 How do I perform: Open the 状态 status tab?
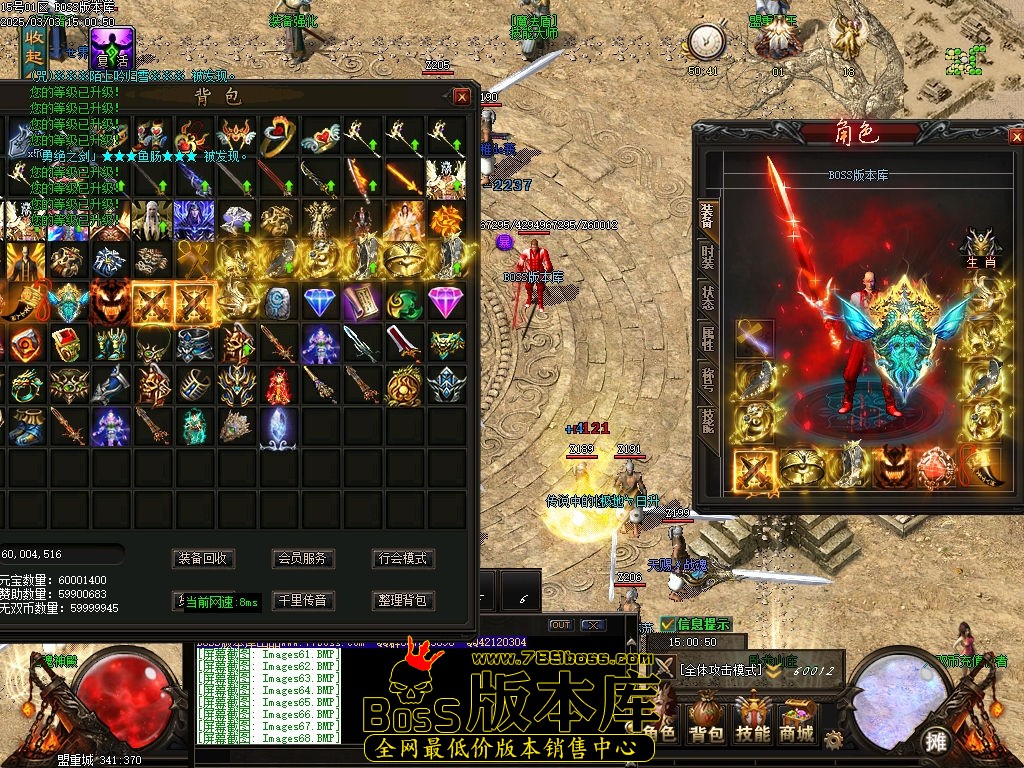[x=708, y=299]
